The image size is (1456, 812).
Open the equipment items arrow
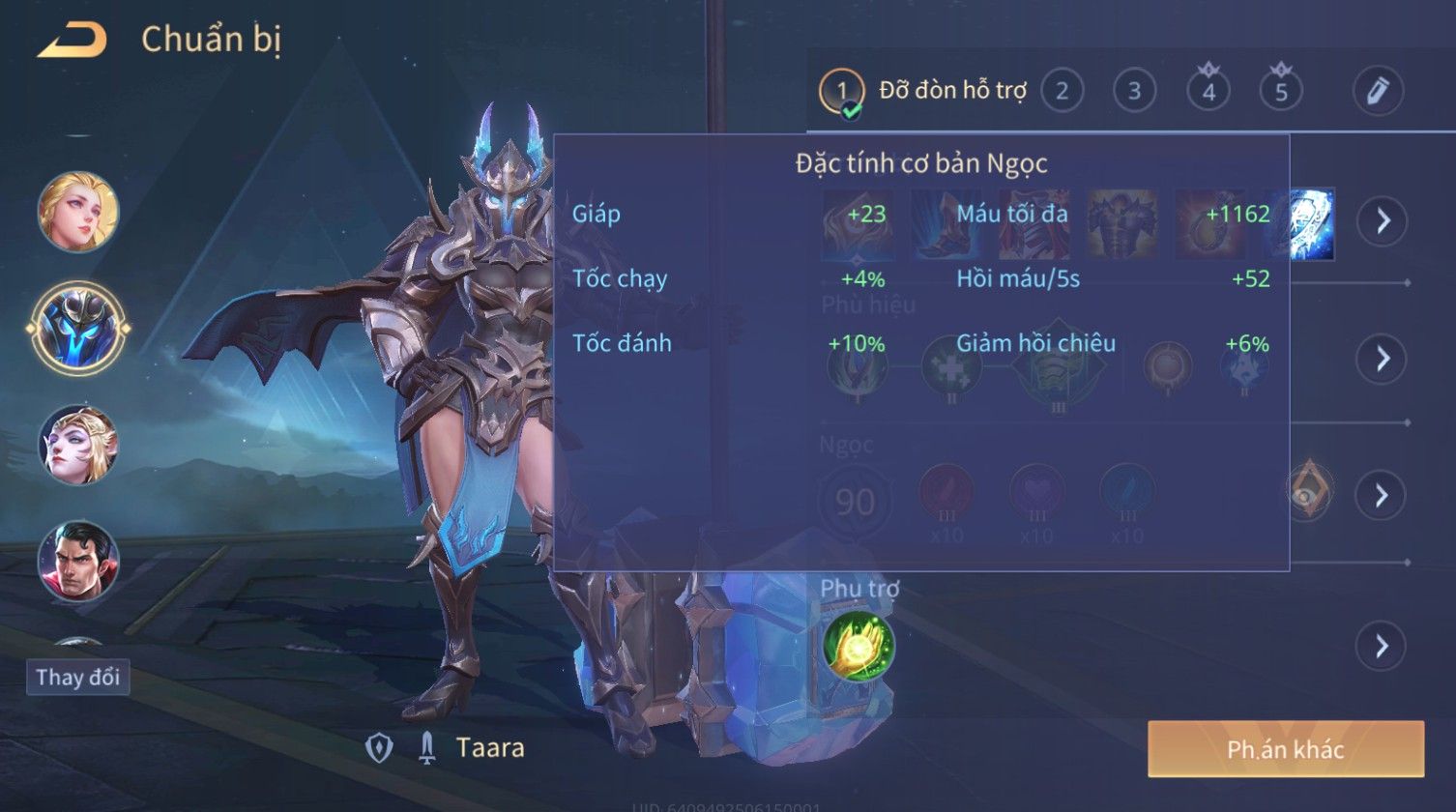1382,221
